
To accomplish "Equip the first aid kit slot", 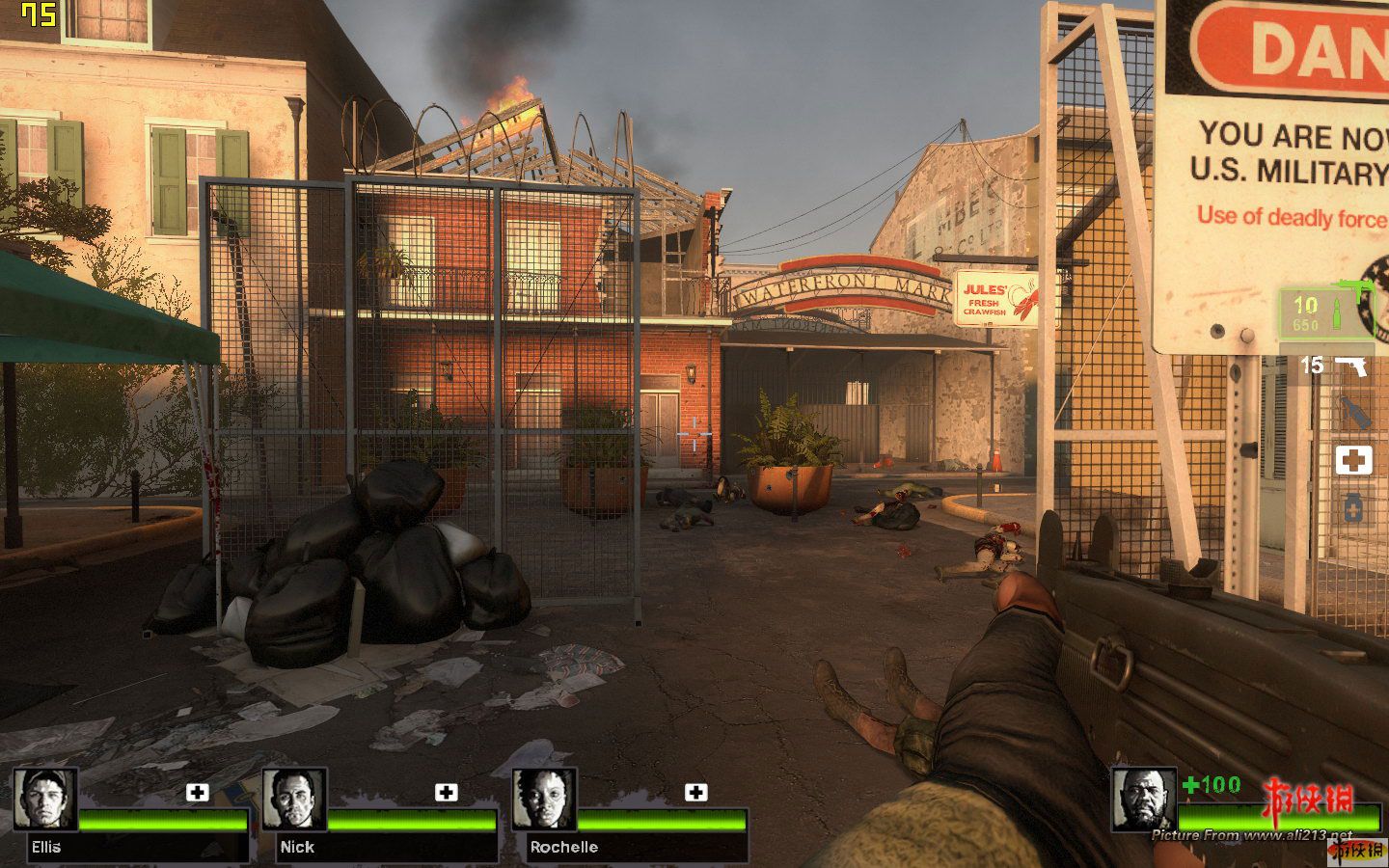I will coord(1353,461).
